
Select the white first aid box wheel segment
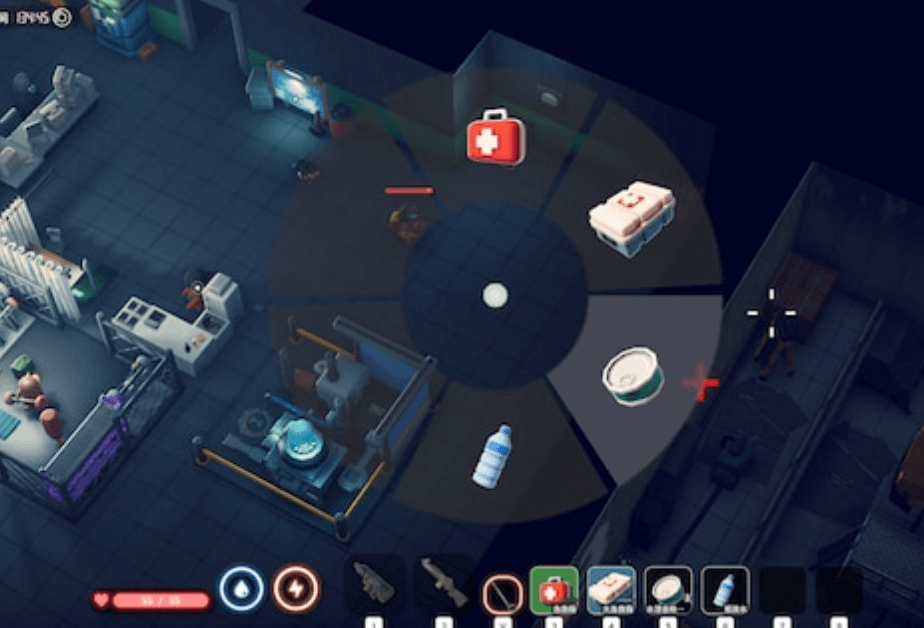[630, 217]
